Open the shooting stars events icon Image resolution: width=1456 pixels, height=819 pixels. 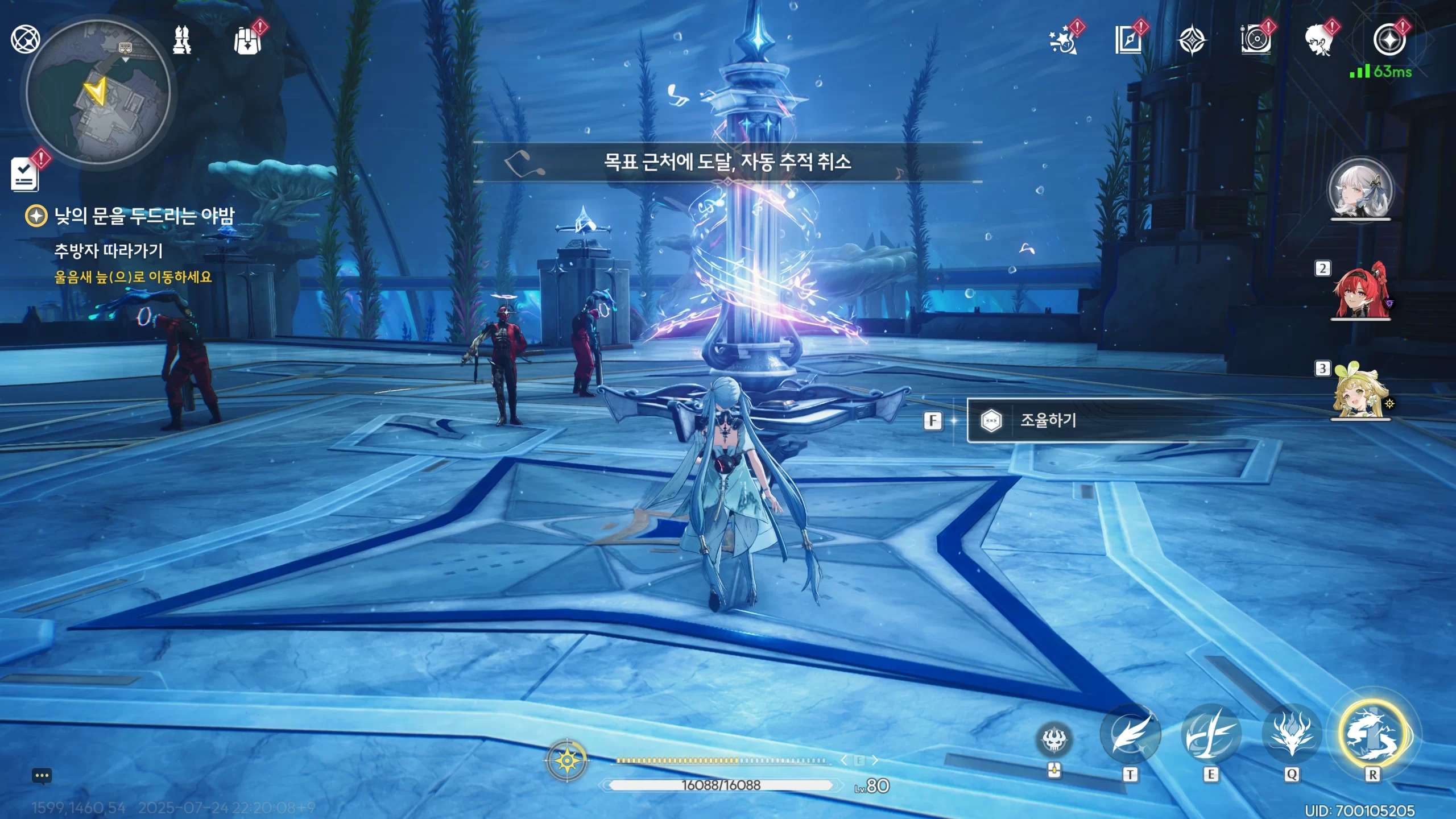[1062, 41]
